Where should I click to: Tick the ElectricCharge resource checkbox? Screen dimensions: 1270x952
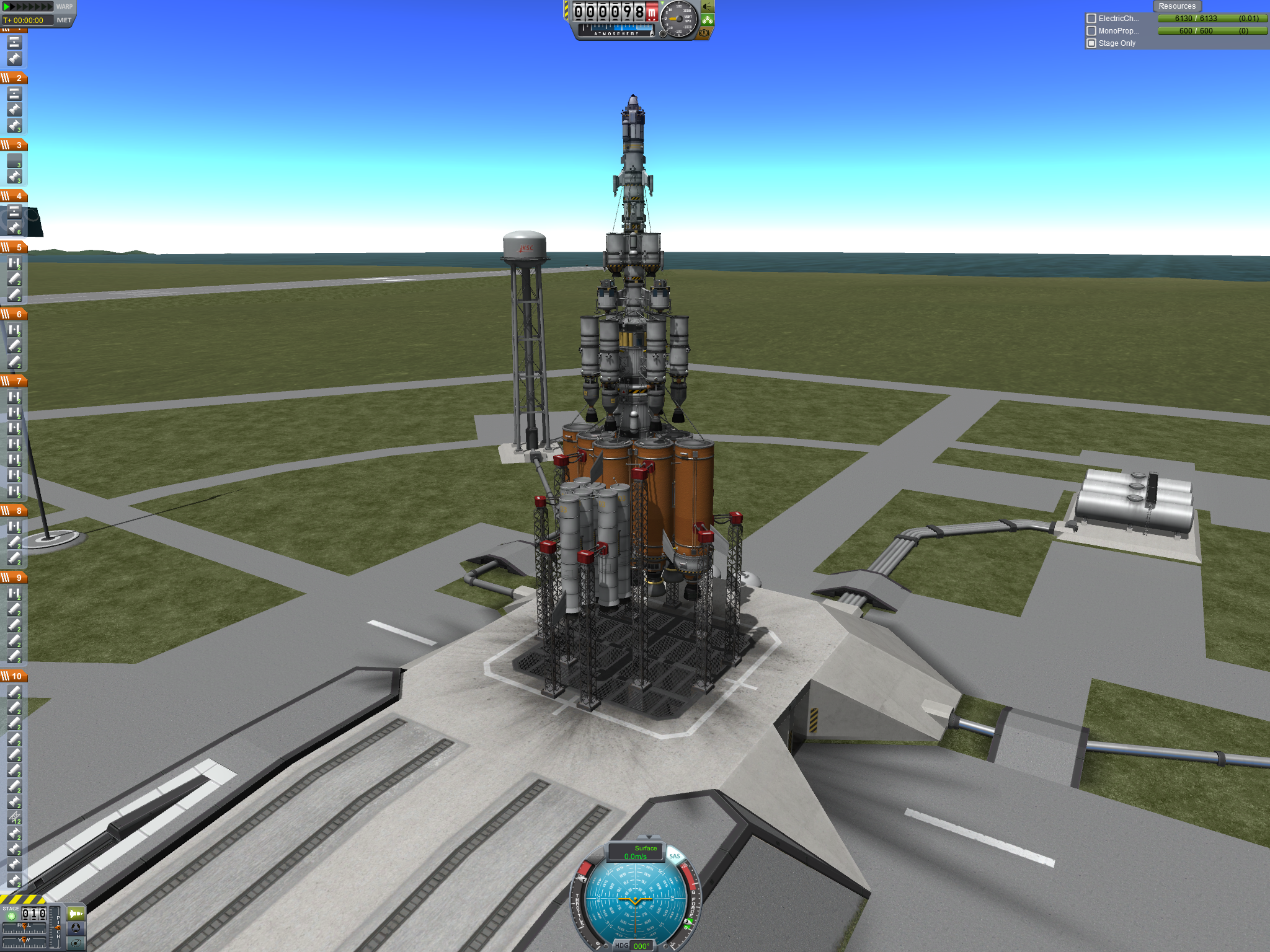click(1091, 19)
